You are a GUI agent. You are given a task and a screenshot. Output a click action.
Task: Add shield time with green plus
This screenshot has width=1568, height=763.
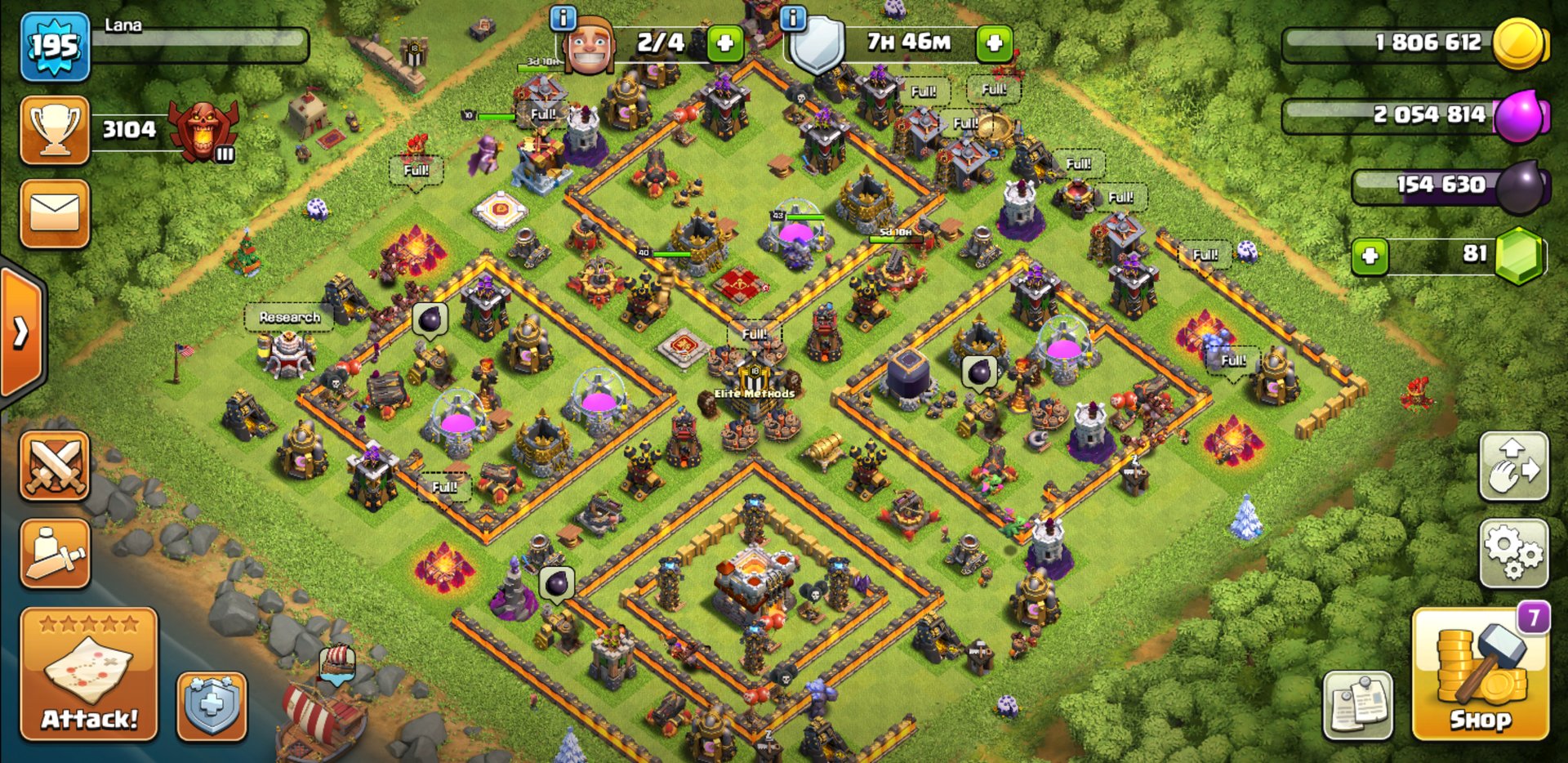click(994, 43)
